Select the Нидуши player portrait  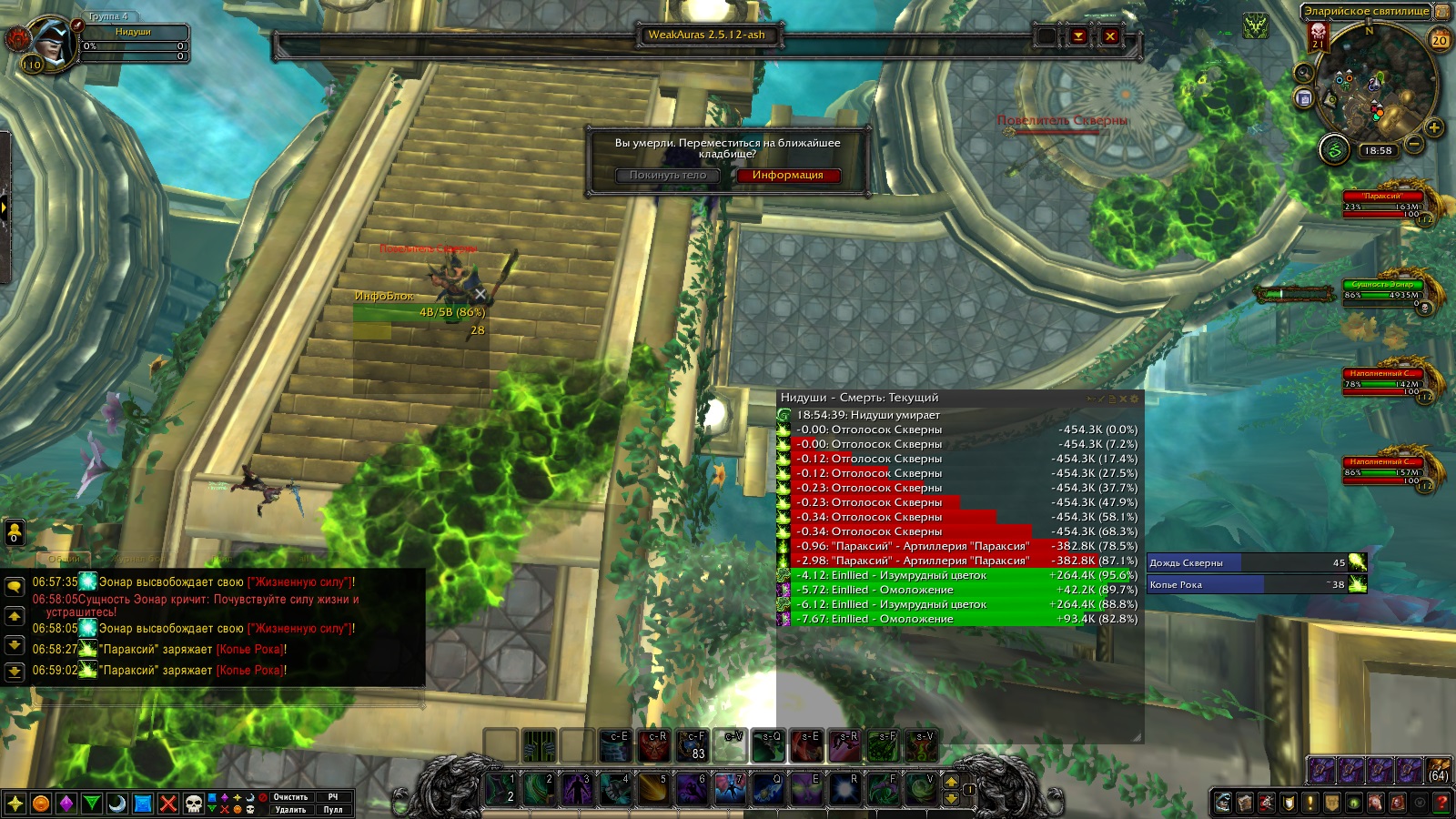[x=50, y=41]
